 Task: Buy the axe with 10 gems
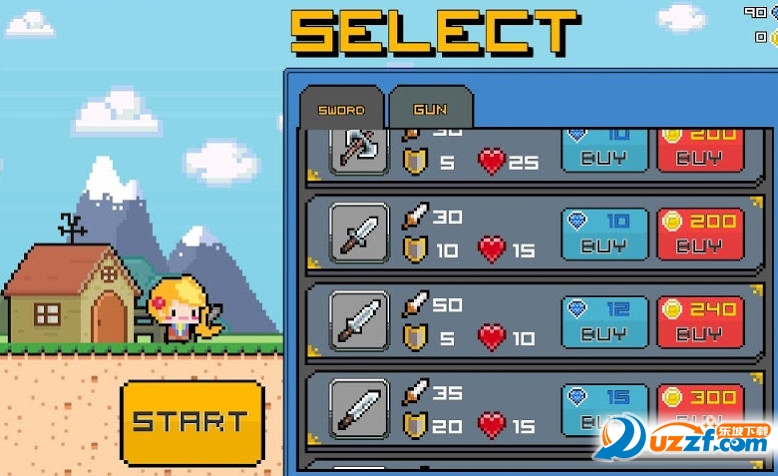point(604,149)
